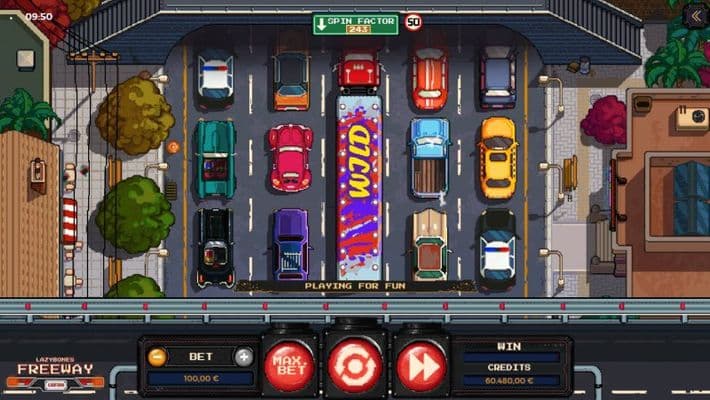Expand the side menu with the double-chevron icon
This screenshot has height=400, width=710.
(x=695, y=15)
